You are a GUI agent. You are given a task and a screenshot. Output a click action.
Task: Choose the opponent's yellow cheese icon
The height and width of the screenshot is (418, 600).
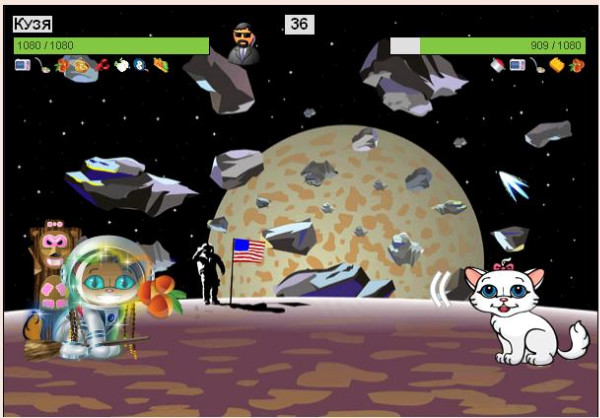tap(557, 66)
